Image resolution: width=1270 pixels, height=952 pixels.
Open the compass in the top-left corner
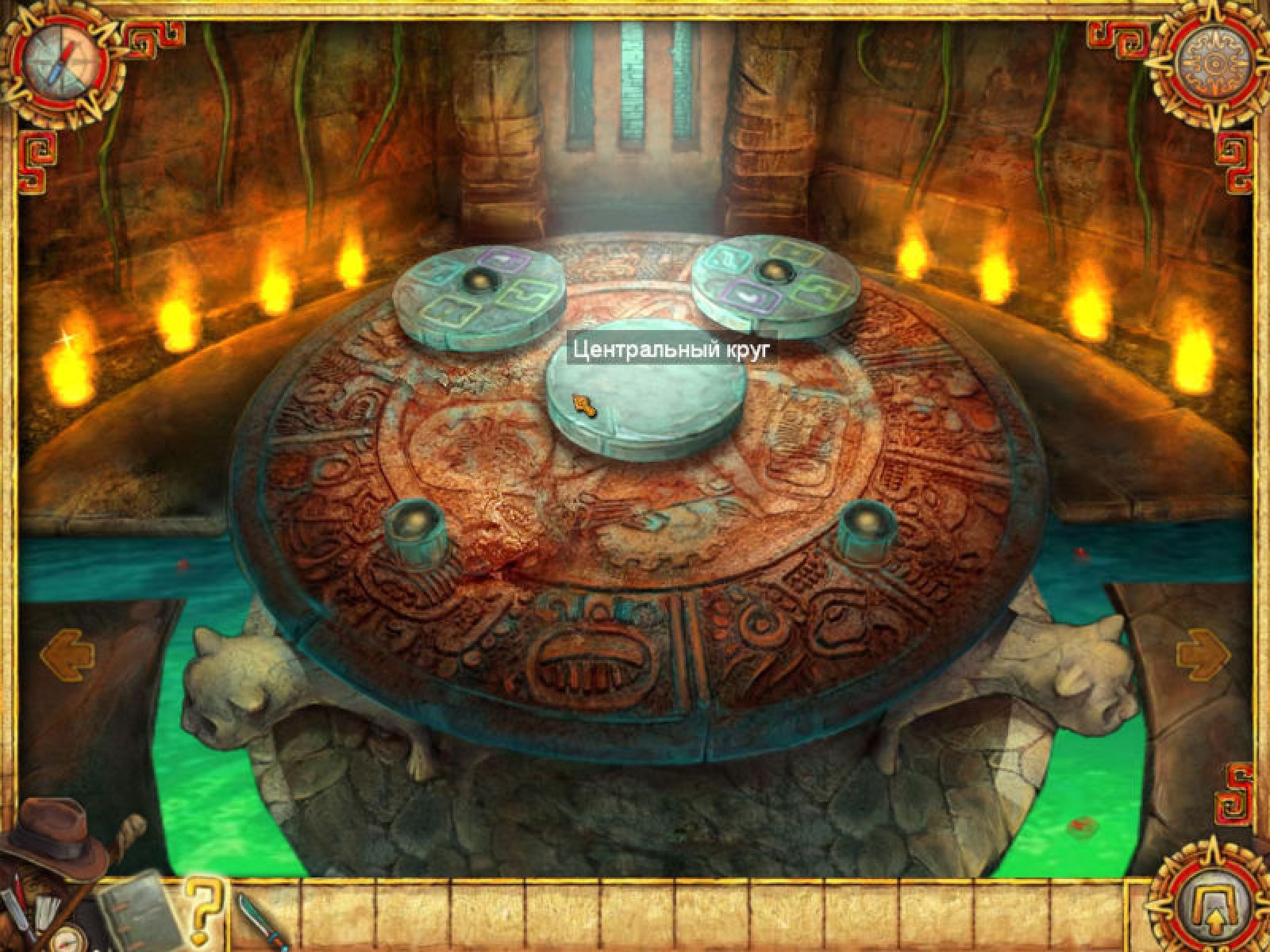point(63,63)
